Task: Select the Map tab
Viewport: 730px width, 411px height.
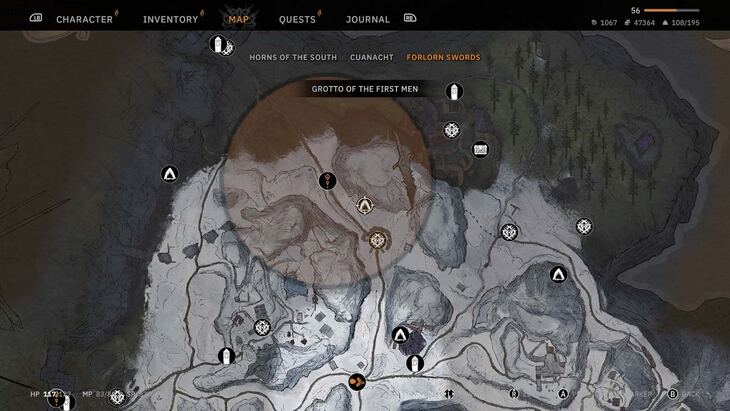Action: [238, 19]
